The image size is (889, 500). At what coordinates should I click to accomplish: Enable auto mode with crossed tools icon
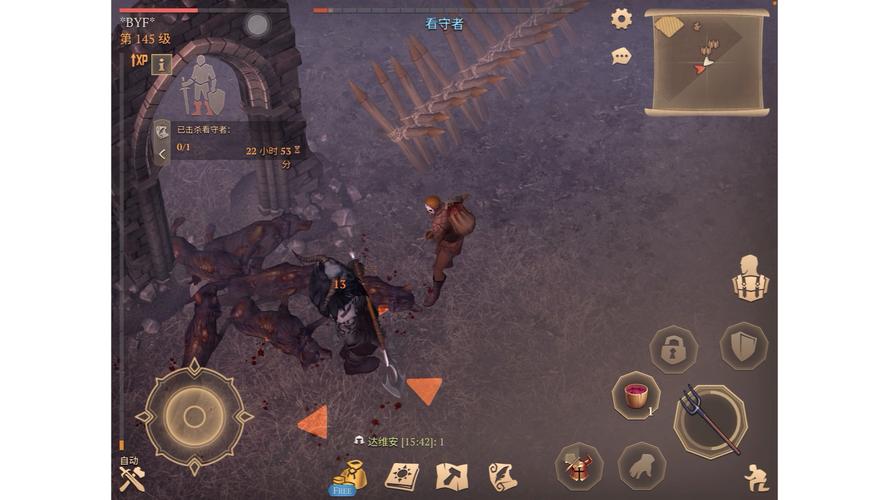(132, 478)
